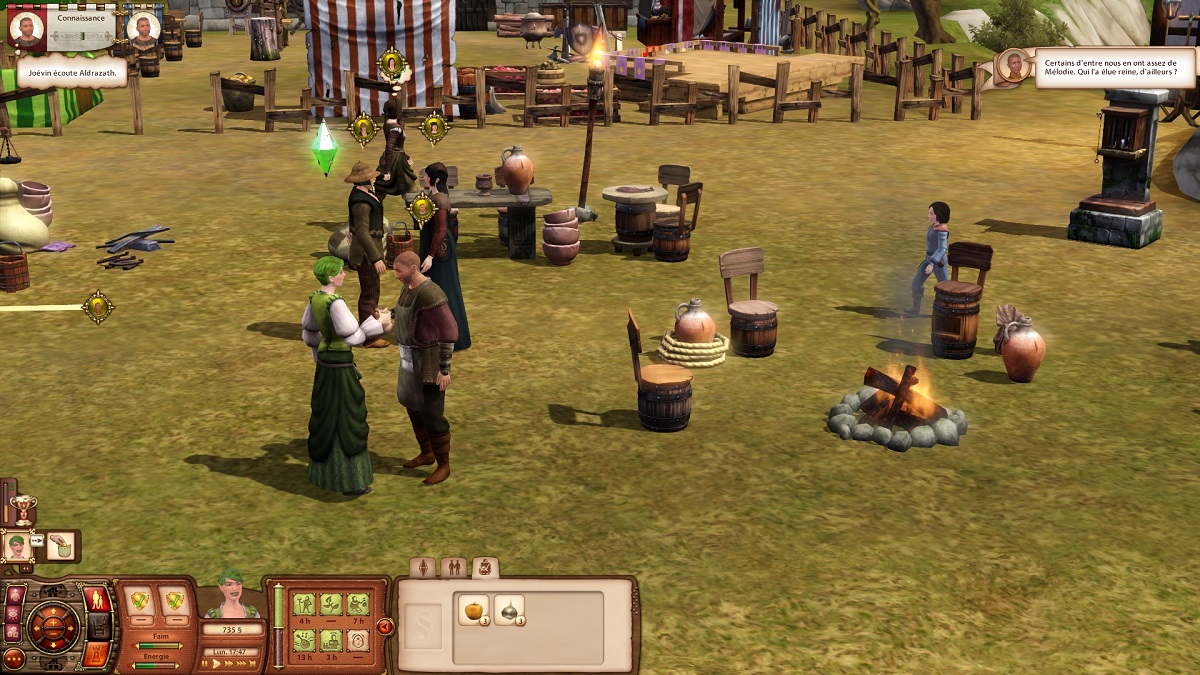
Task: Pause the game
Action: 206,663
